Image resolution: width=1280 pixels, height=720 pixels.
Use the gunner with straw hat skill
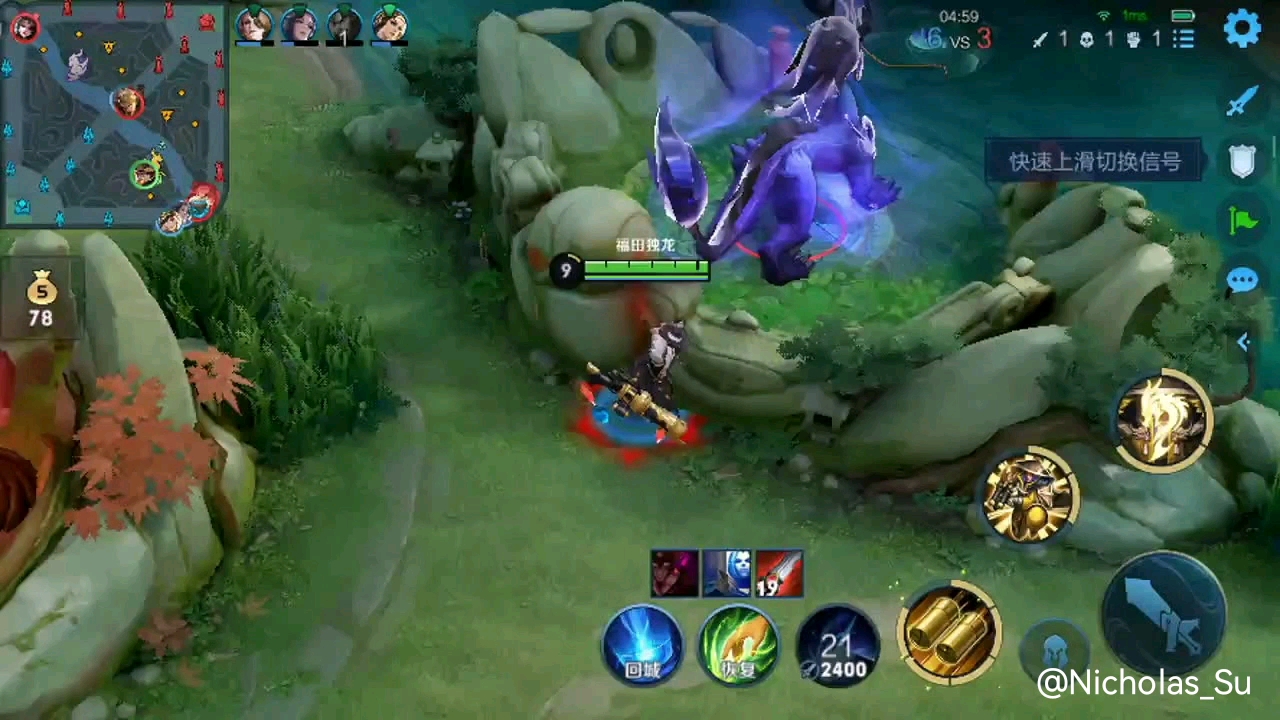click(x=1029, y=495)
